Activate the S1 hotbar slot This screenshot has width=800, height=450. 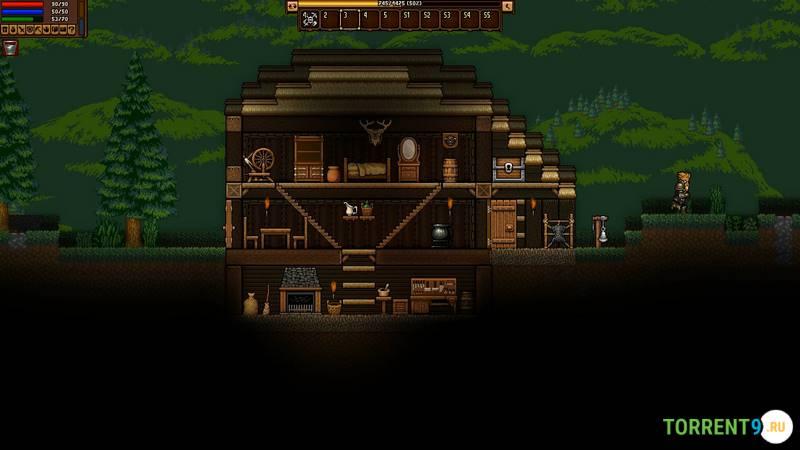click(409, 19)
